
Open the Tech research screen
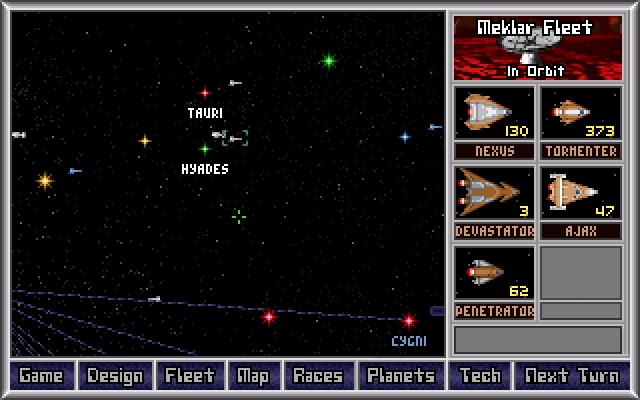pyautogui.click(x=480, y=376)
